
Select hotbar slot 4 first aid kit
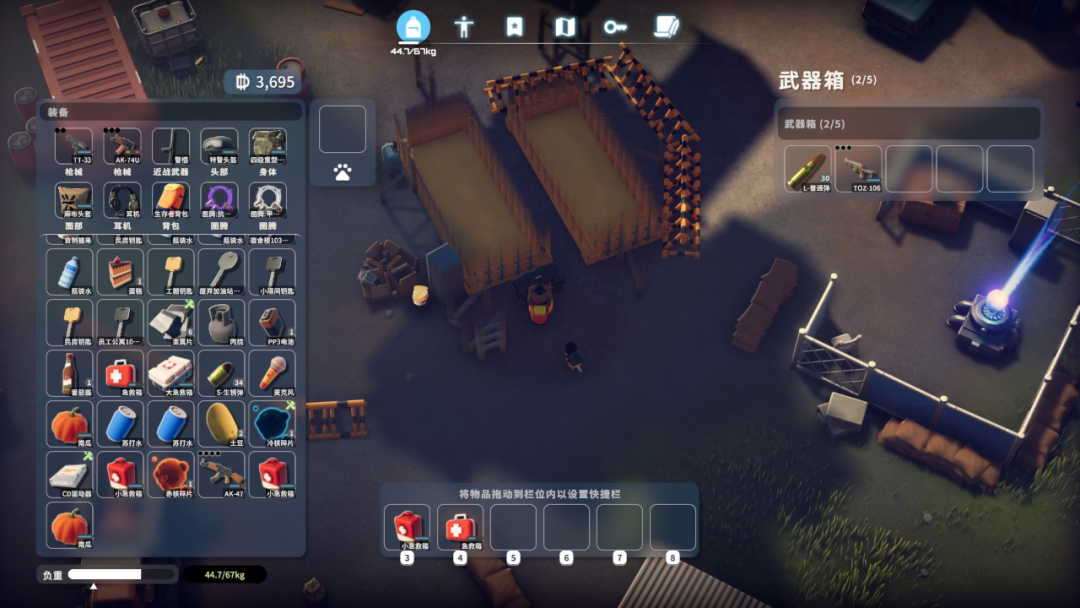(x=460, y=527)
